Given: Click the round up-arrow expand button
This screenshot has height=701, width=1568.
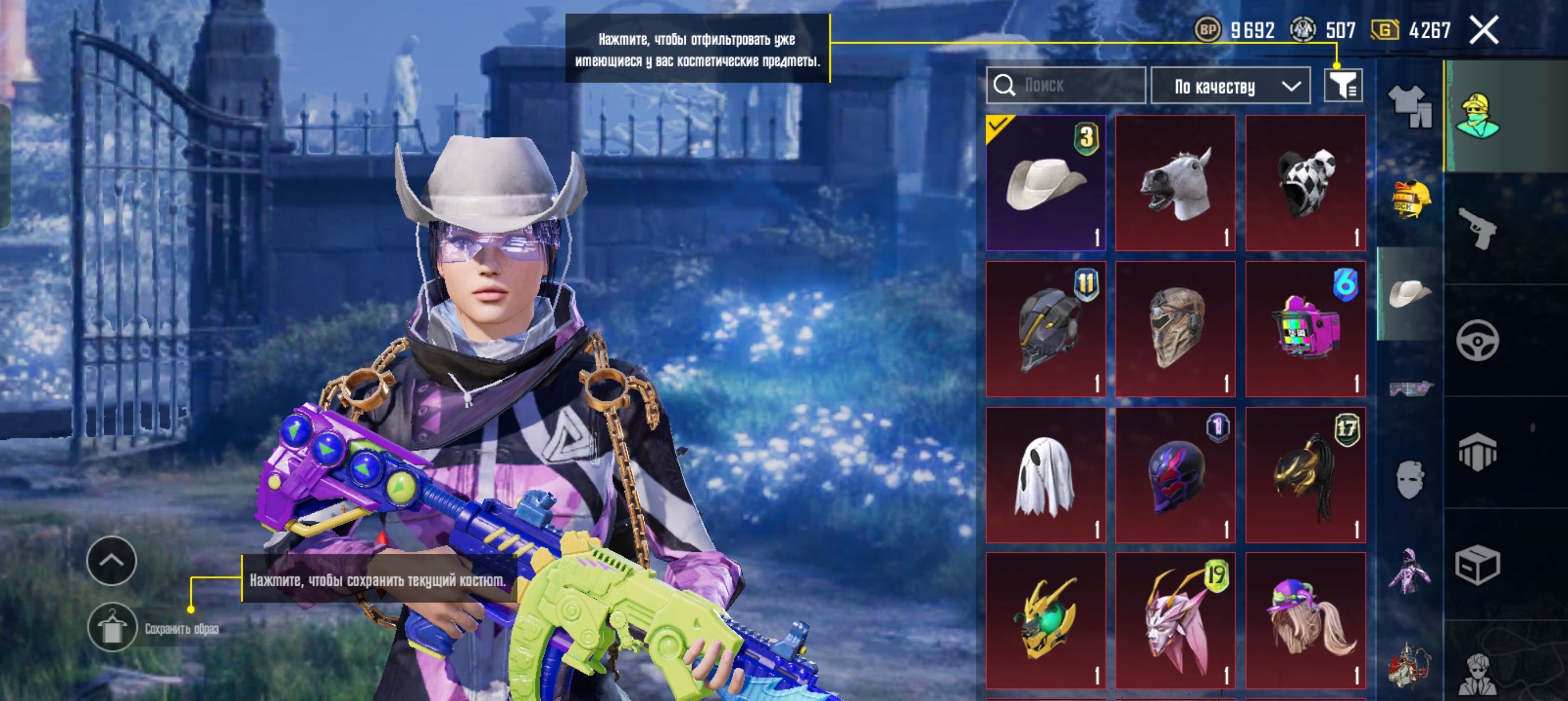Looking at the screenshot, I should click(111, 560).
